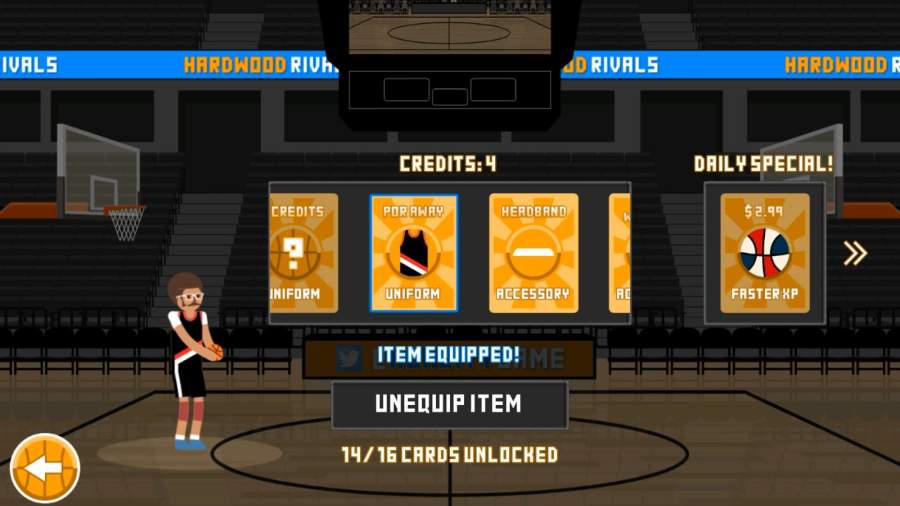900x506 pixels.
Task: Choose the Headband accessory card
Action: (533, 253)
